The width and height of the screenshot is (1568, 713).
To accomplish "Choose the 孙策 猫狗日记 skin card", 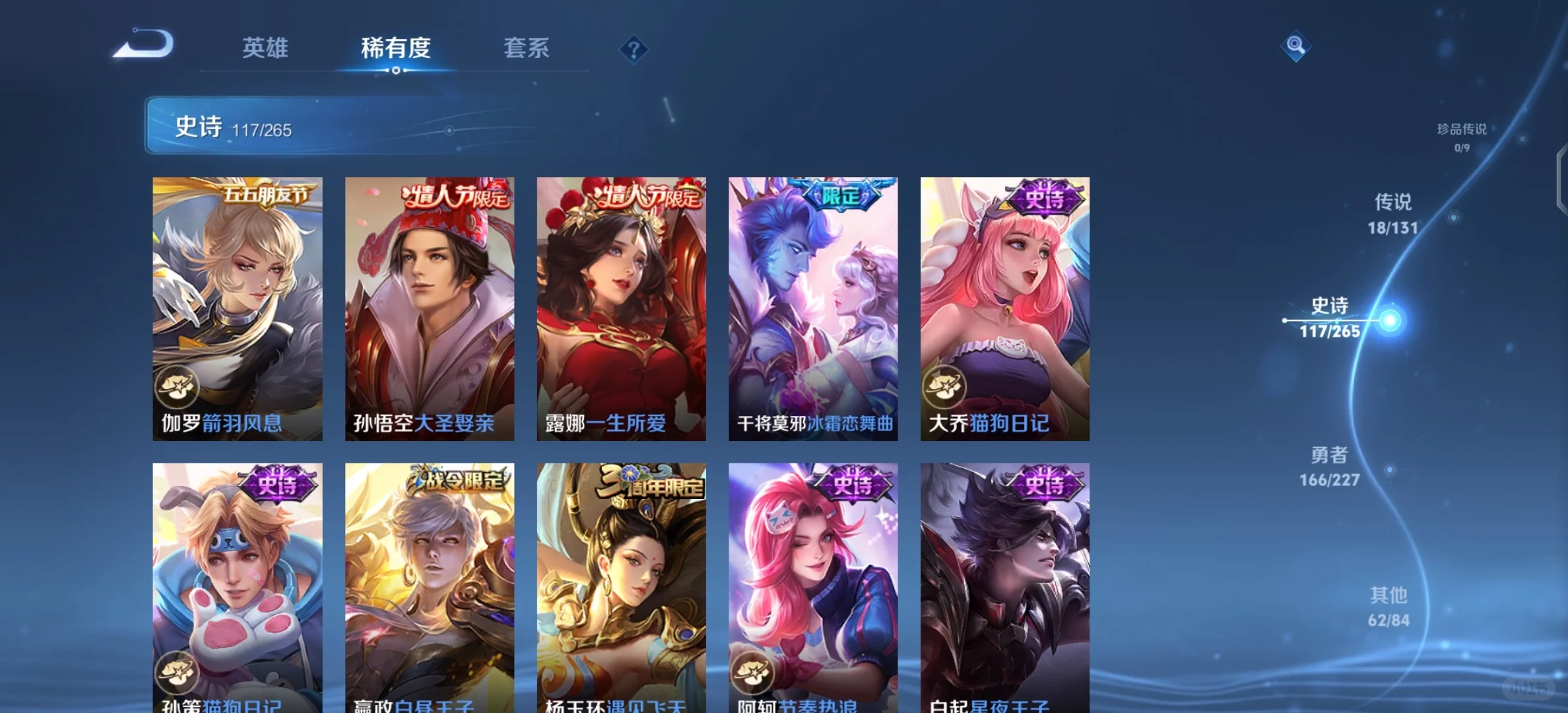I will click(238, 588).
